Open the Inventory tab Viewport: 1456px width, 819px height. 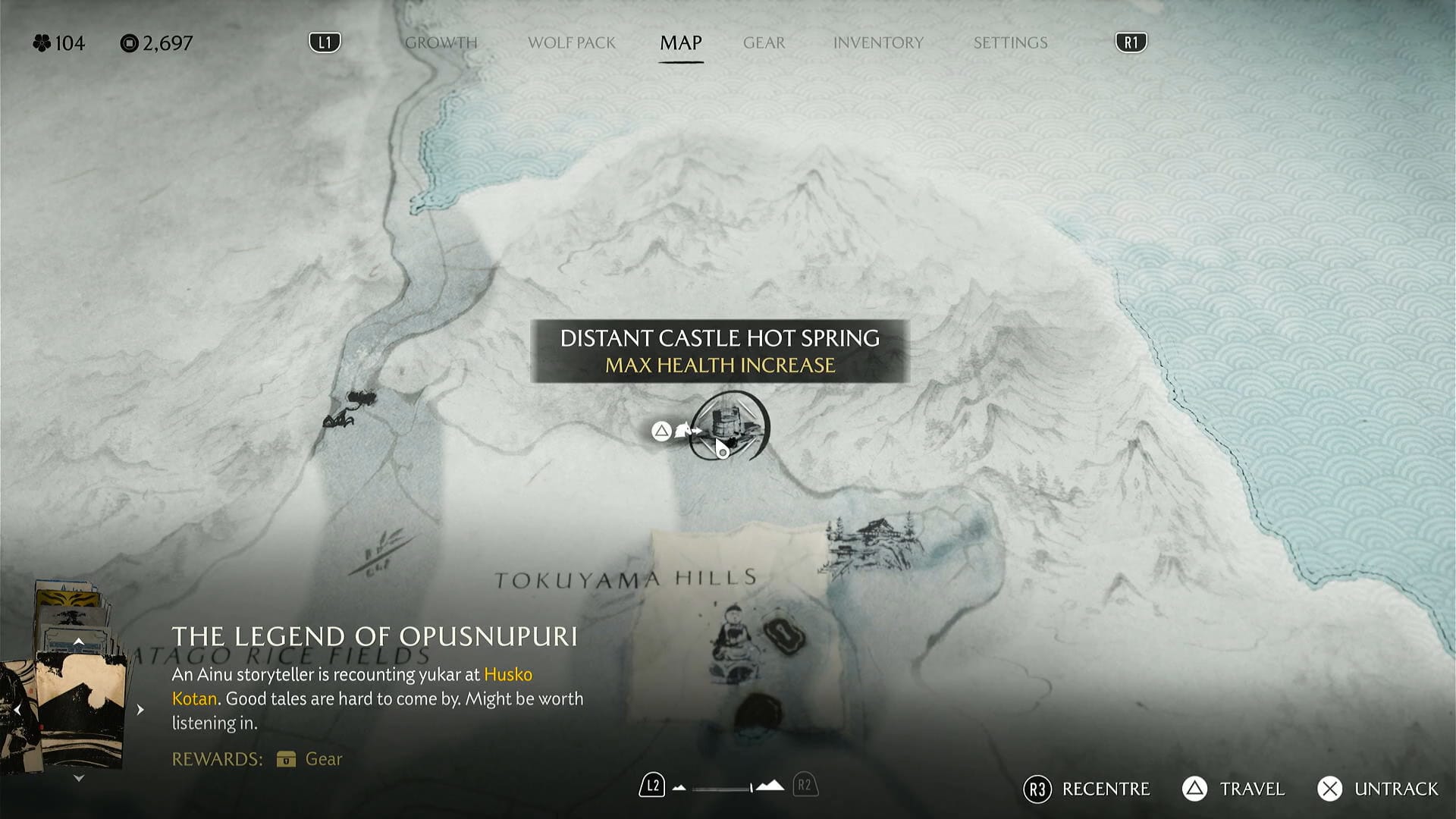point(878,43)
